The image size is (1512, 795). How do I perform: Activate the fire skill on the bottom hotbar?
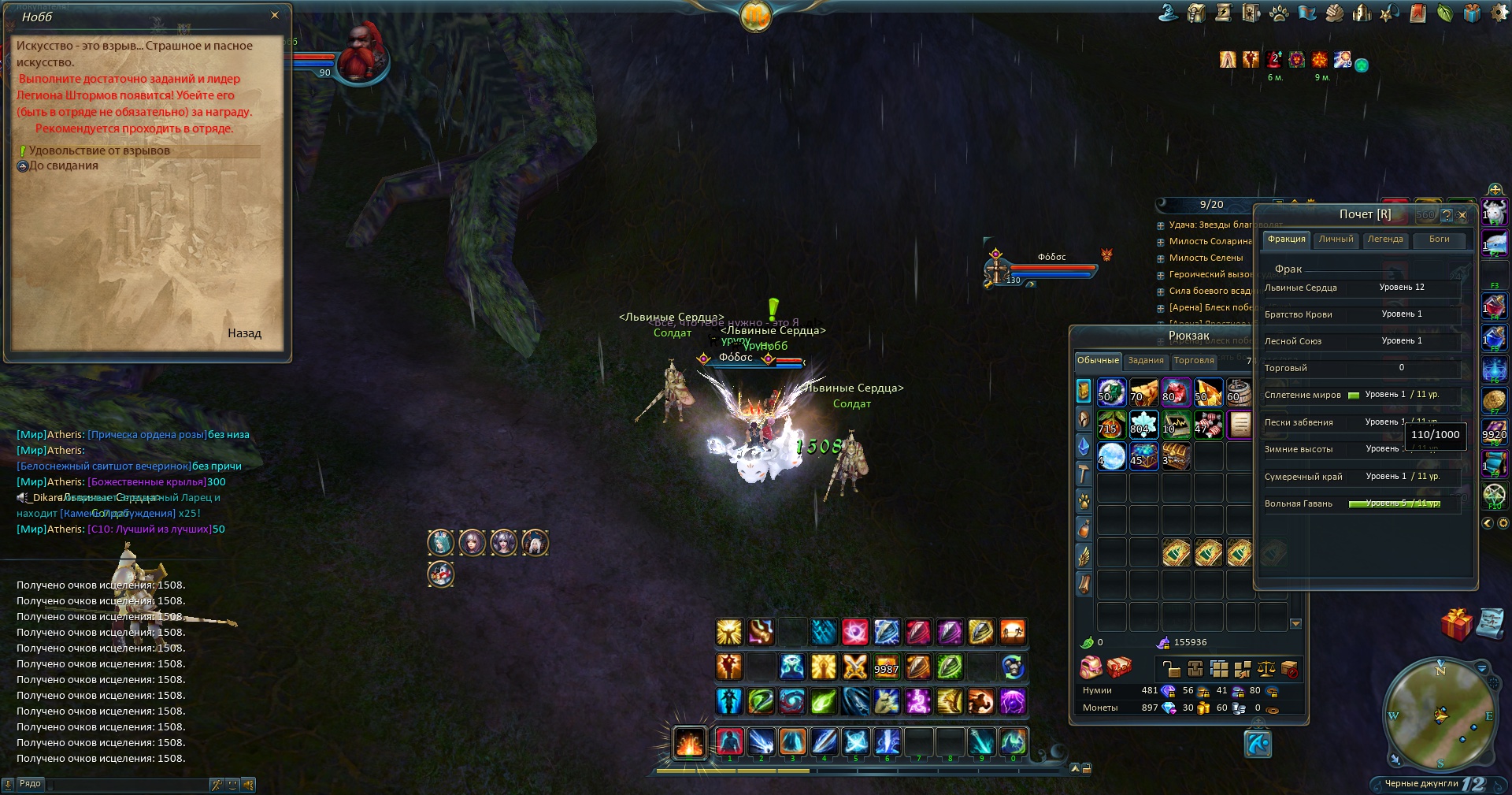(x=689, y=743)
